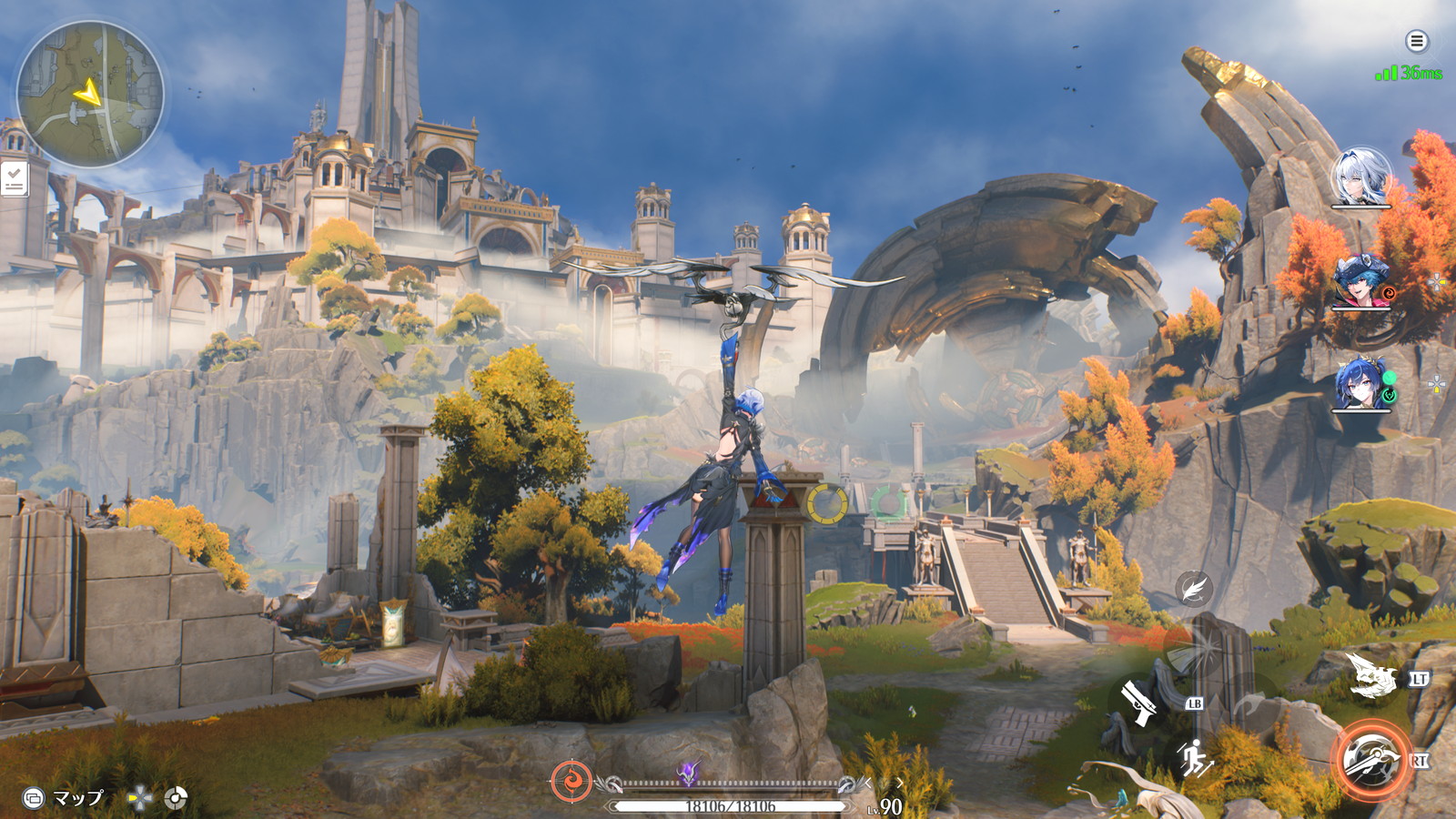Viewport: 1456px width, 819px height.
Task: Open the circular minimap
Action: pyautogui.click(x=90, y=94)
